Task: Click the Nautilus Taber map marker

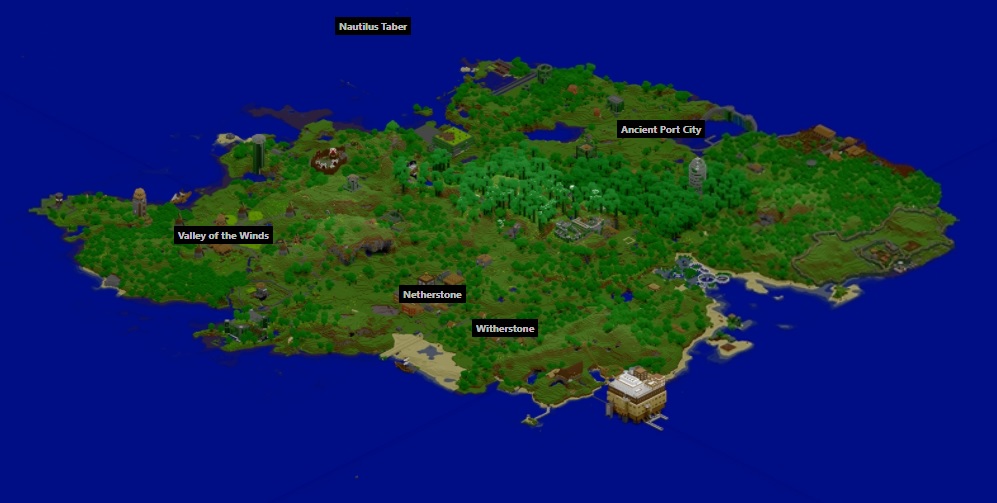Action: (373, 27)
